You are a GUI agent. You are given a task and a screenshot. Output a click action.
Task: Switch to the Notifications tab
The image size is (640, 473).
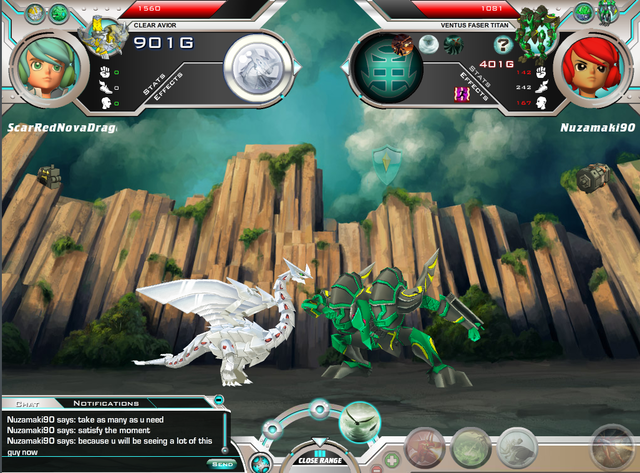[106, 402]
